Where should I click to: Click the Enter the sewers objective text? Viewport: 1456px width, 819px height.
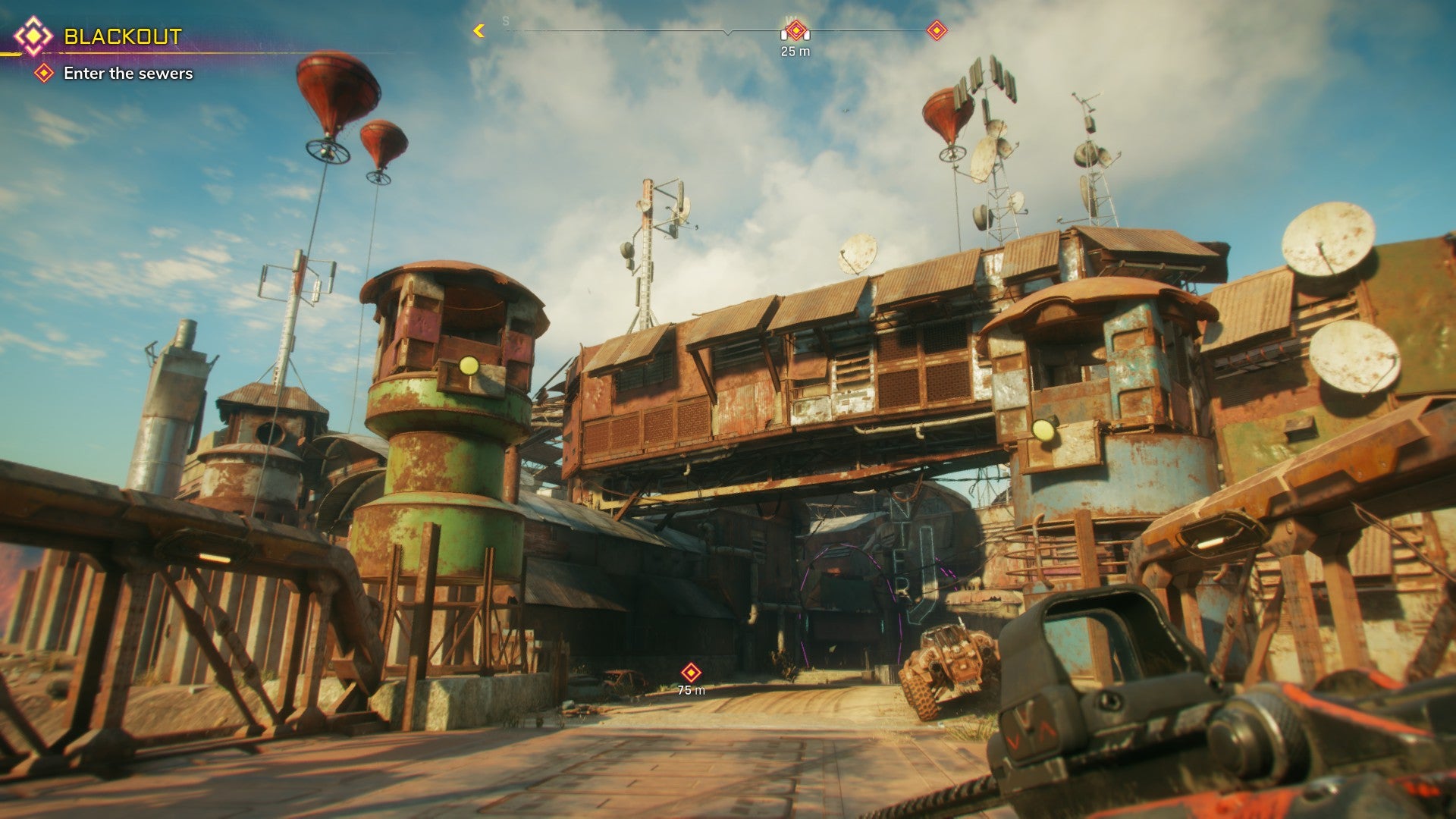point(129,74)
